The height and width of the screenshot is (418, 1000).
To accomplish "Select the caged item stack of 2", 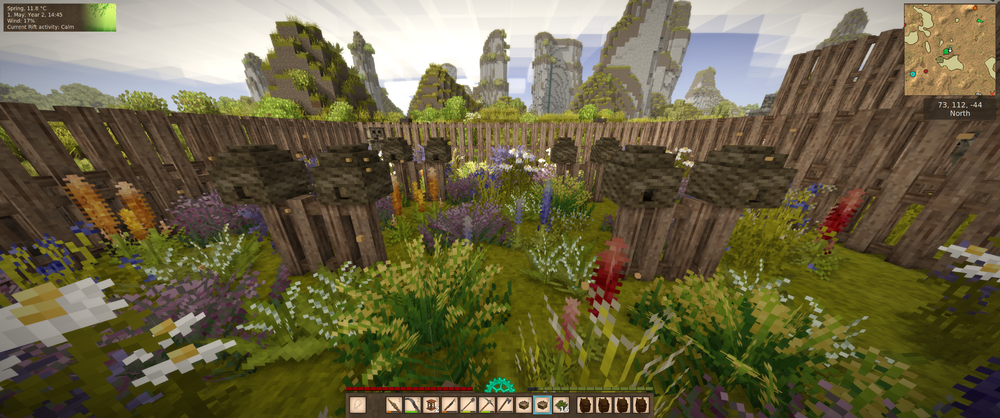I will pyautogui.click(x=431, y=405).
